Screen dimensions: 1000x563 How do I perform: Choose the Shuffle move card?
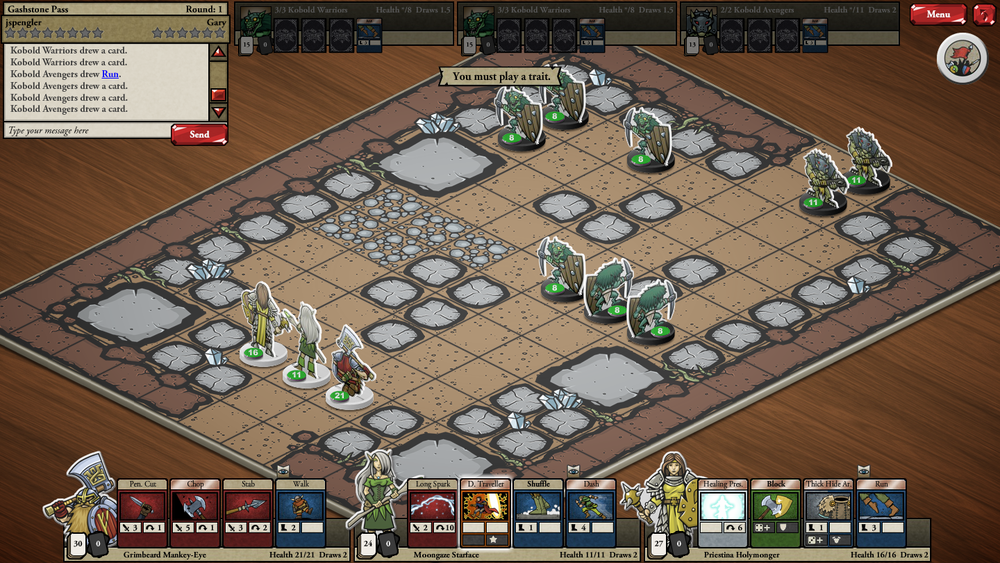[x=538, y=512]
